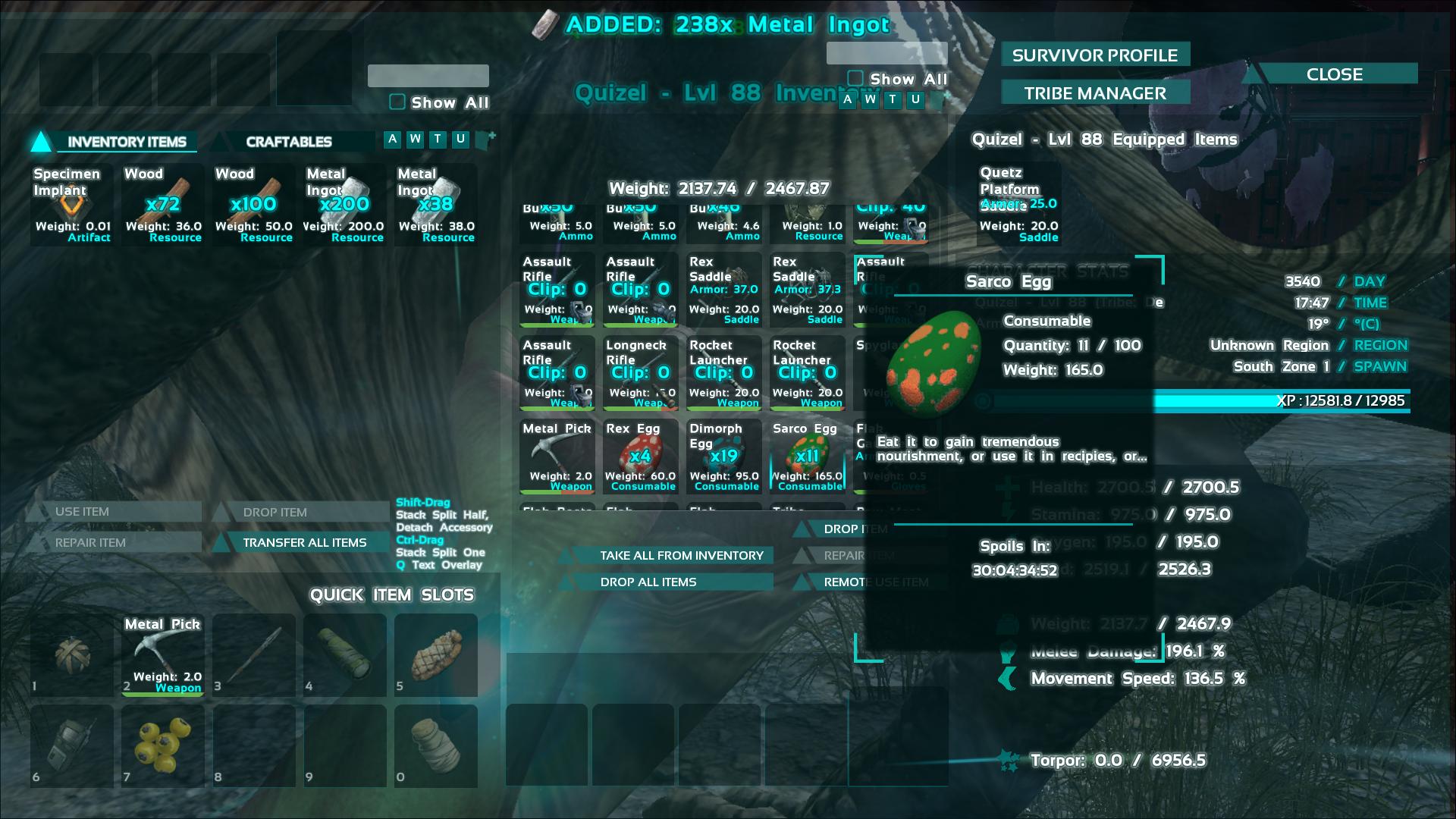Select the x72 Wood stack
Screen dimensions: 1456x819
163,205
